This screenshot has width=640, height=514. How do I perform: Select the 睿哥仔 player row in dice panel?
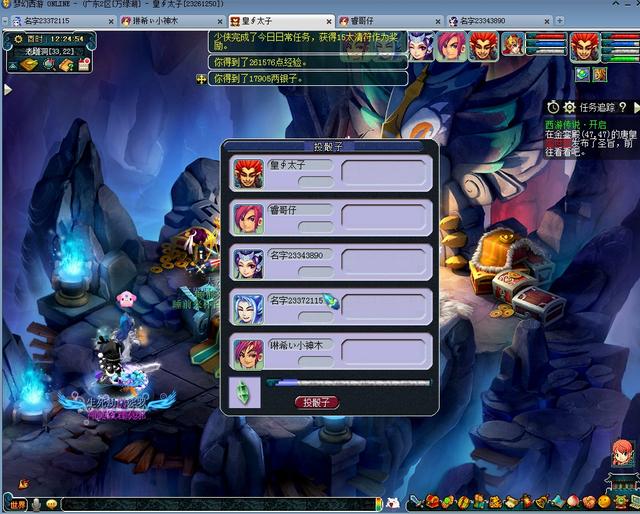331,217
